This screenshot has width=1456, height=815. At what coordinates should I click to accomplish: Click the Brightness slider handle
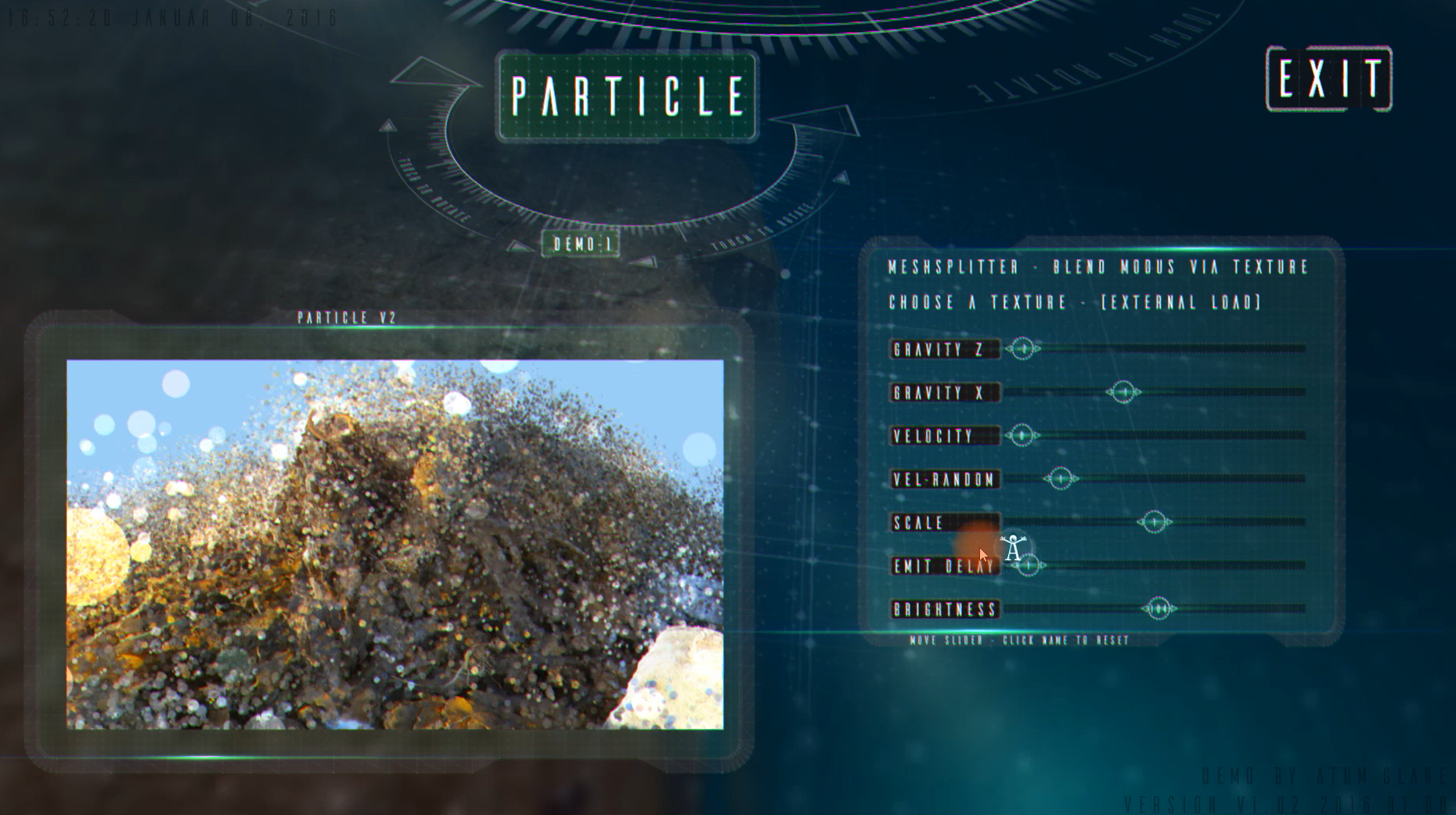point(1159,608)
